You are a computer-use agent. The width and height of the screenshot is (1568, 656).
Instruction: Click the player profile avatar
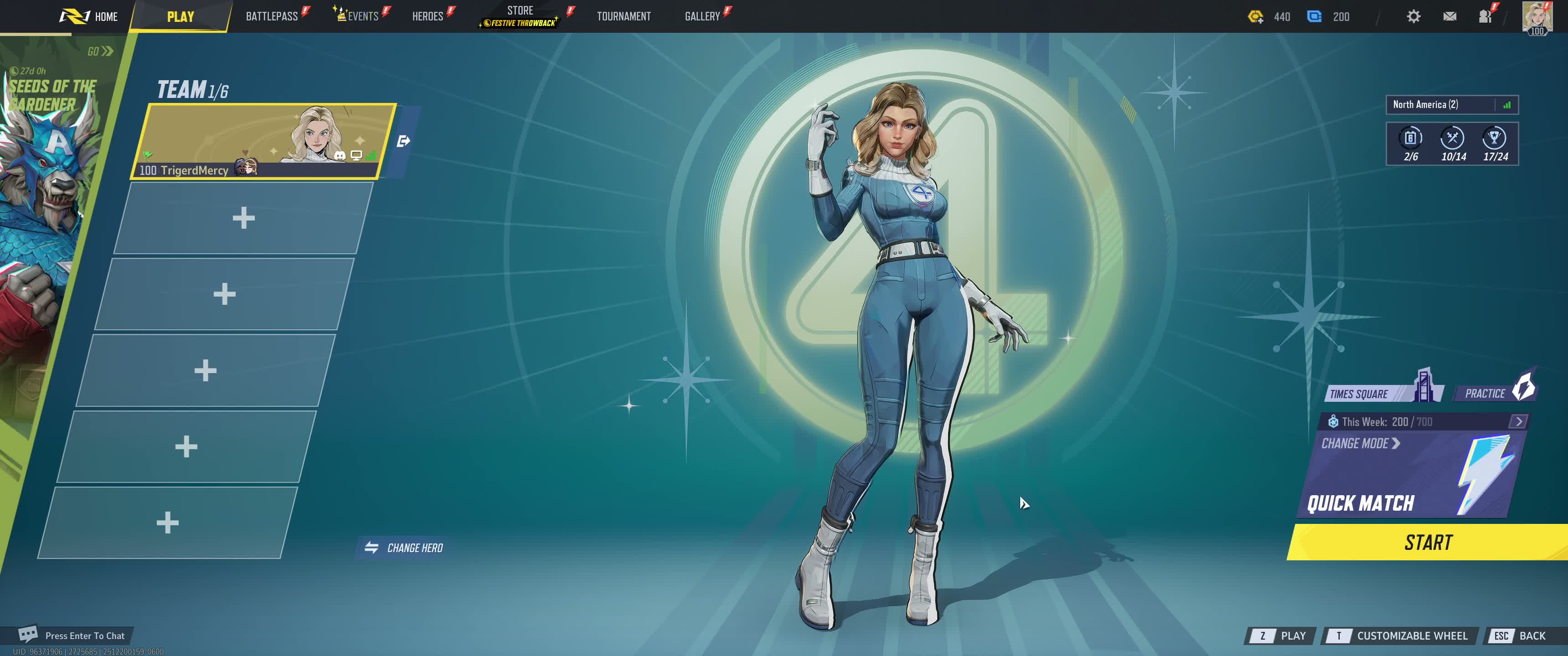coord(1537,16)
